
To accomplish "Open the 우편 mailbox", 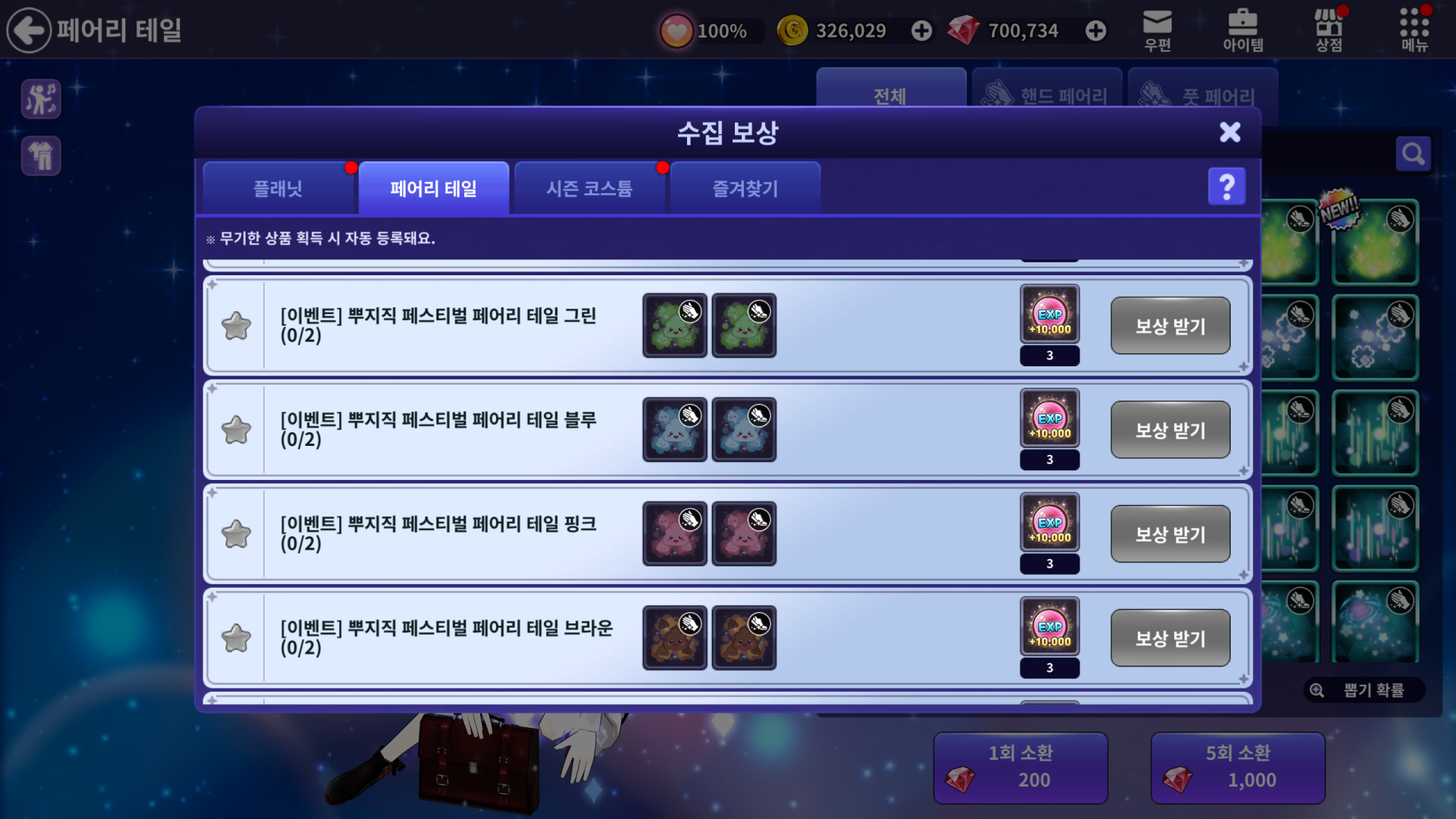I will (x=1157, y=30).
